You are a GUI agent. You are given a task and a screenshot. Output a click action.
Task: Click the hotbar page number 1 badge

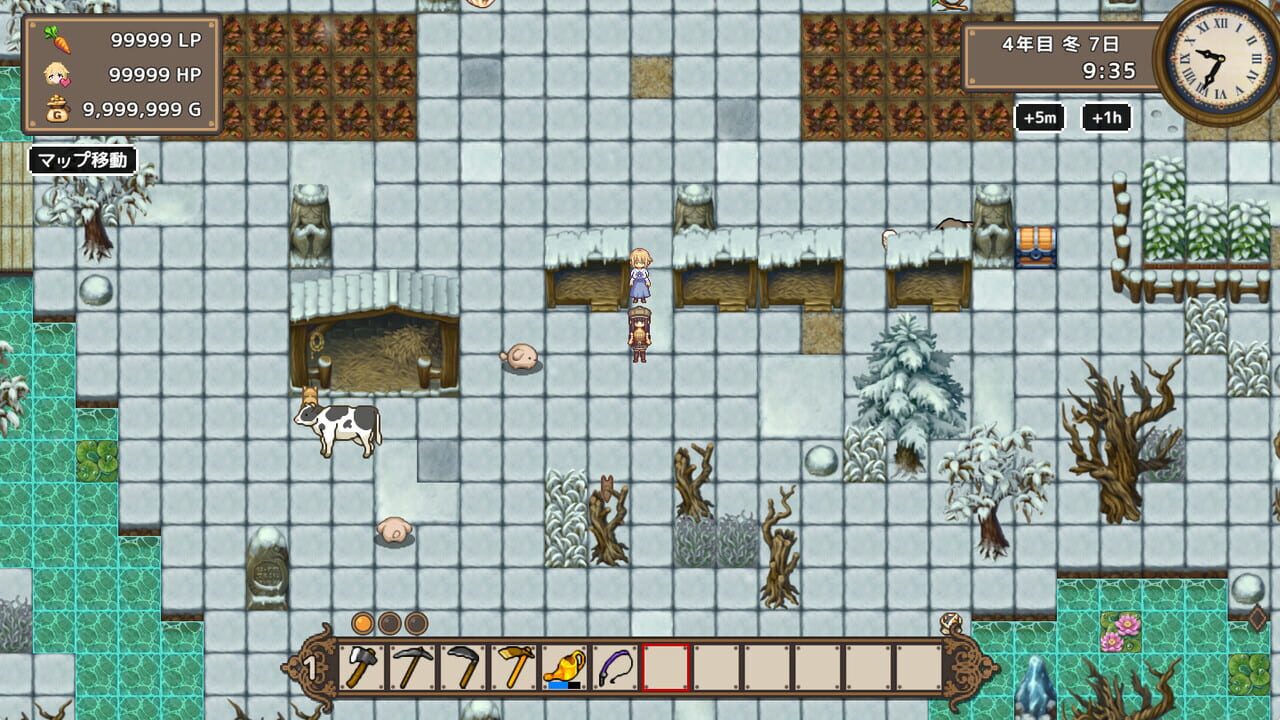(x=310, y=665)
